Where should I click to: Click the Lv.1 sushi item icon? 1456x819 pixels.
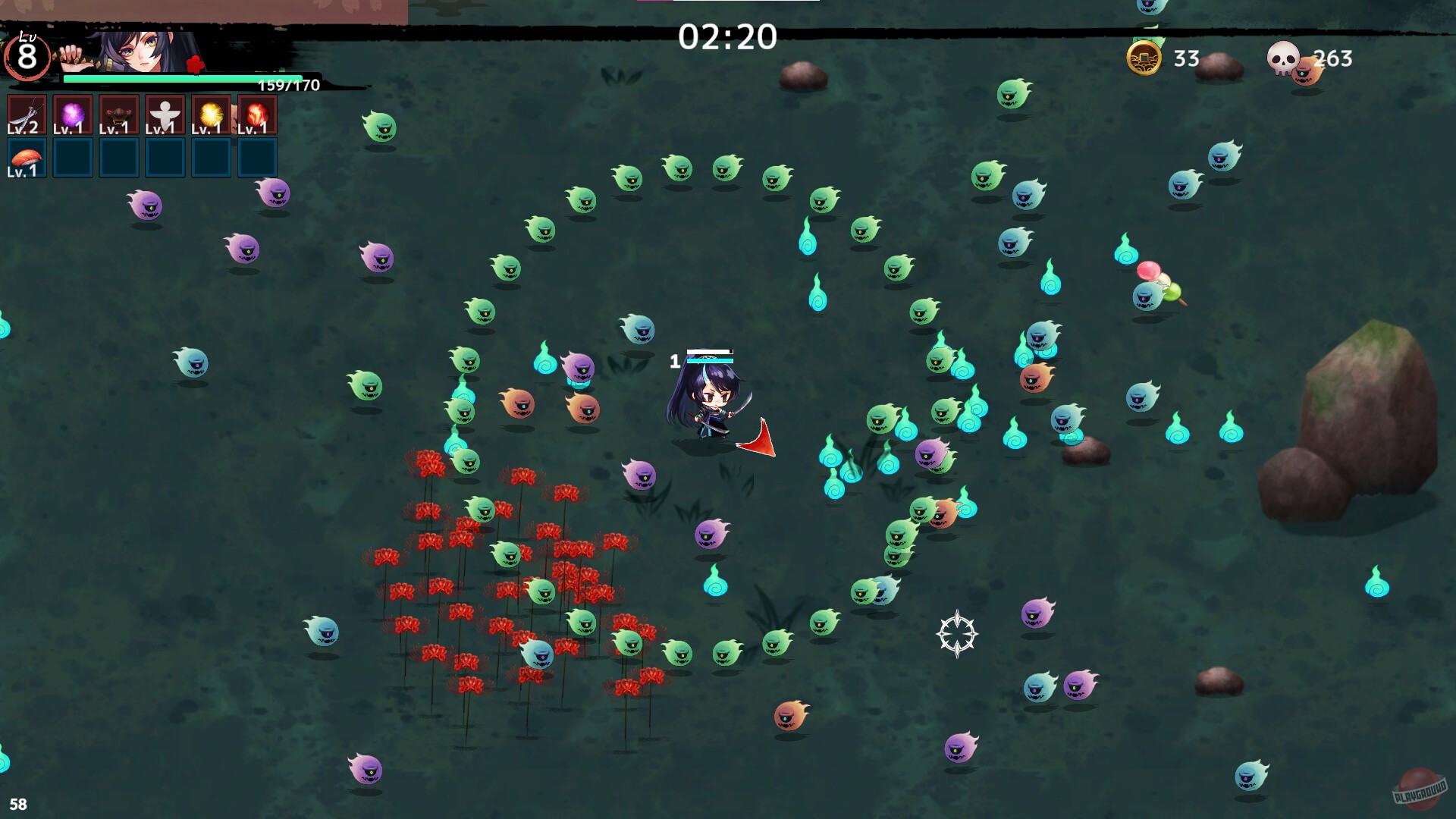[27, 157]
